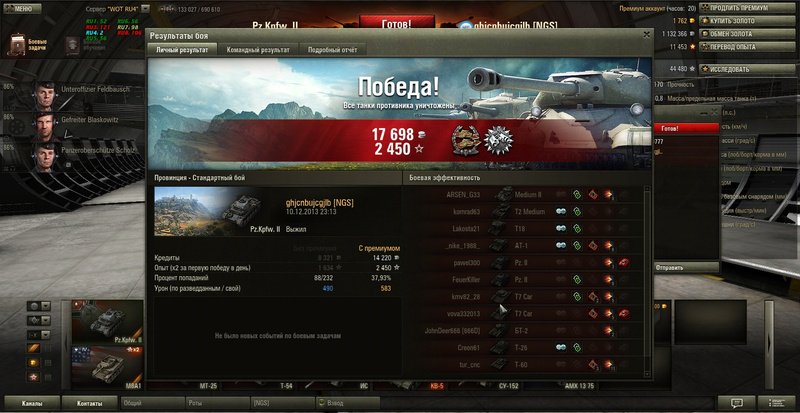The height and width of the screenshot is (413, 800).
Task: Open the МЕНЮ button
Action: (22, 7)
